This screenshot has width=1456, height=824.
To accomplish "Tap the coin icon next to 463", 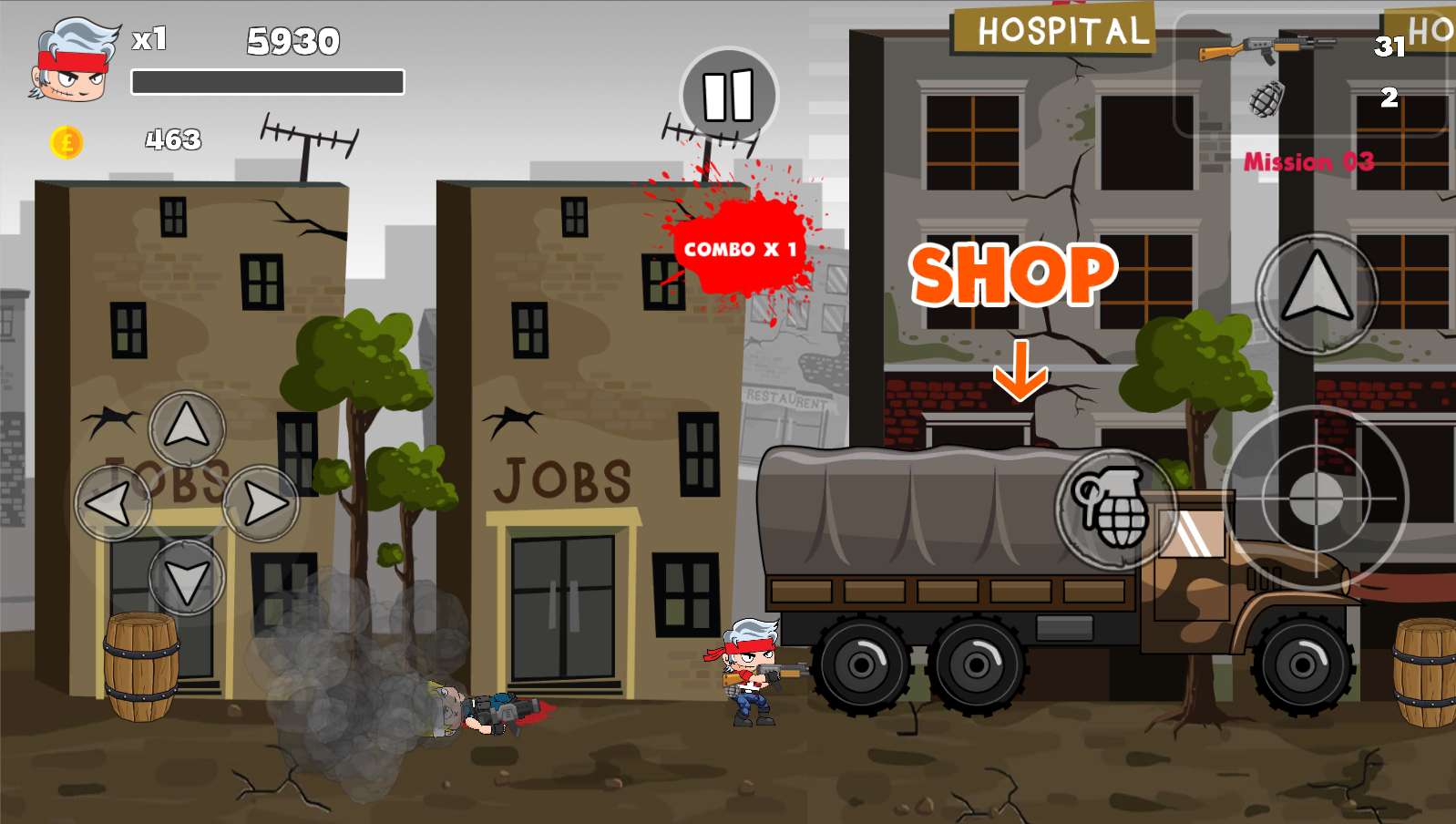I will coord(68,141).
